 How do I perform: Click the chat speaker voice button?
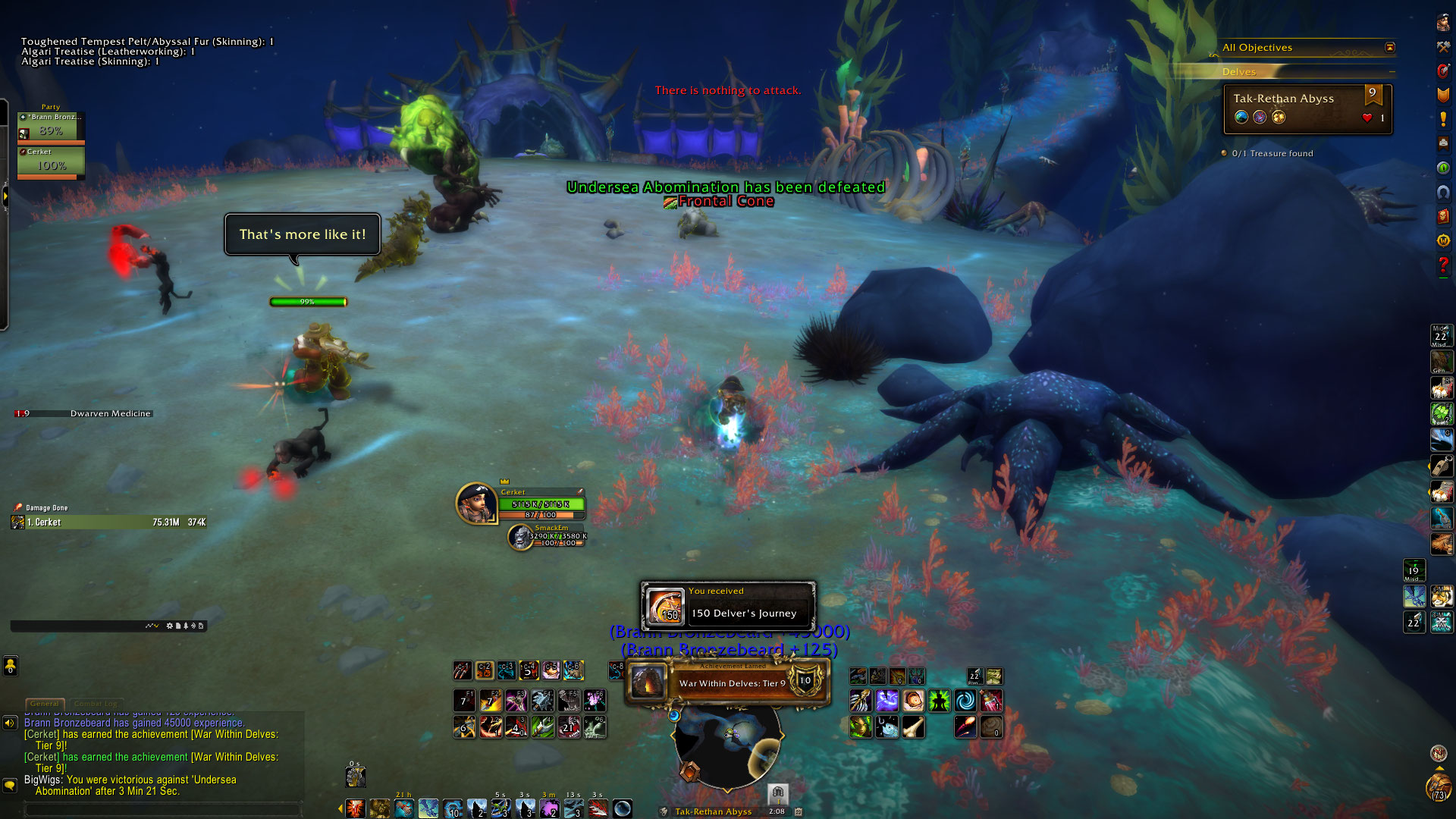pyautogui.click(x=10, y=723)
